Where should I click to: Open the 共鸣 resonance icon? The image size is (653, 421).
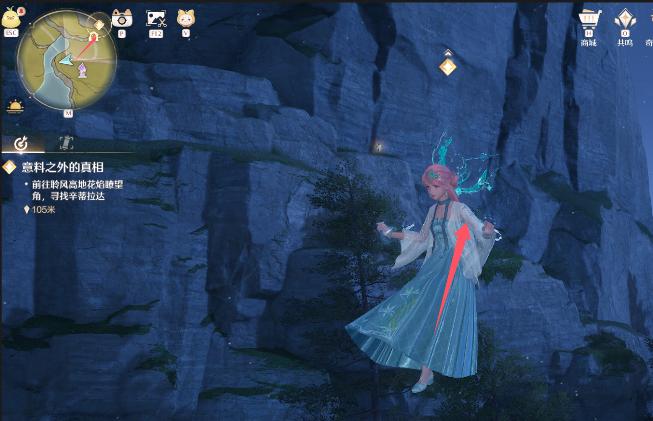pyautogui.click(x=625, y=20)
